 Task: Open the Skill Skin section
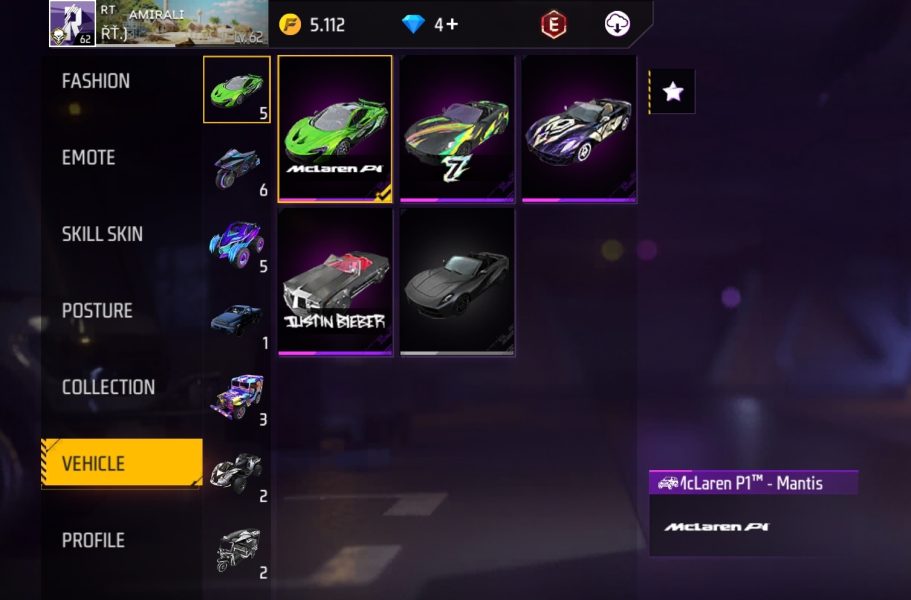(x=102, y=234)
